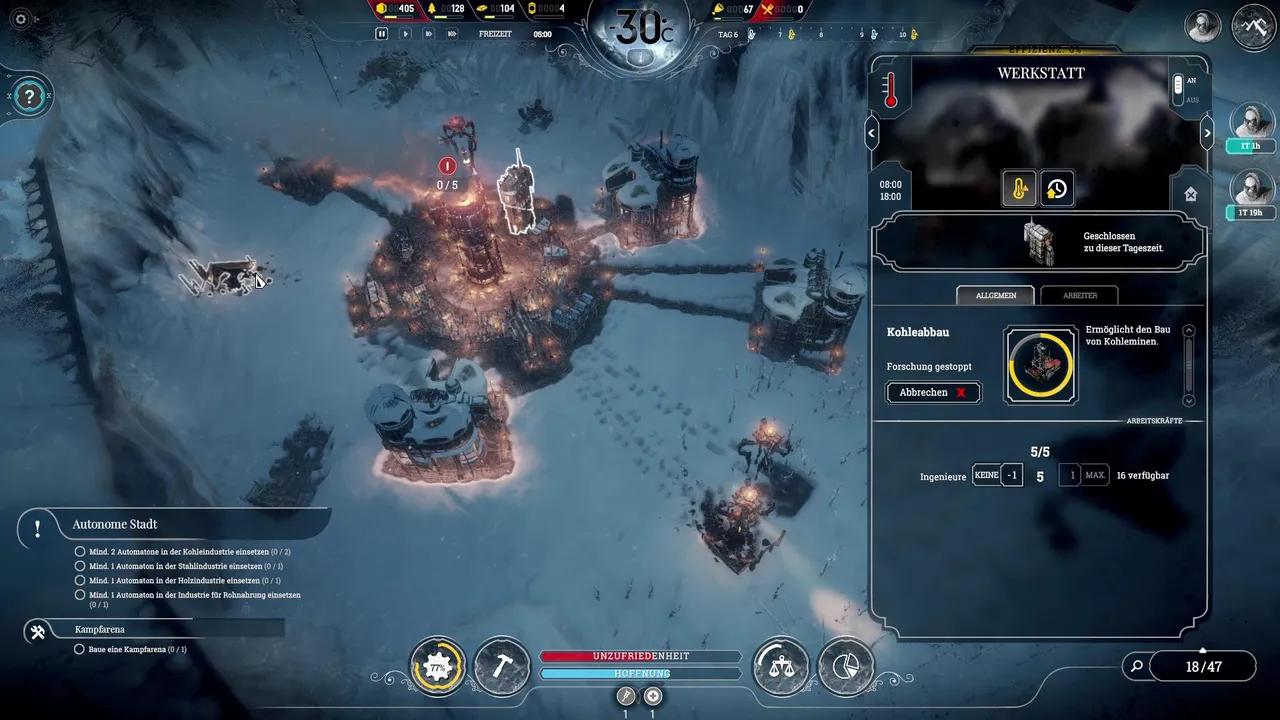Activate the clock extended shift icon

1057,188
